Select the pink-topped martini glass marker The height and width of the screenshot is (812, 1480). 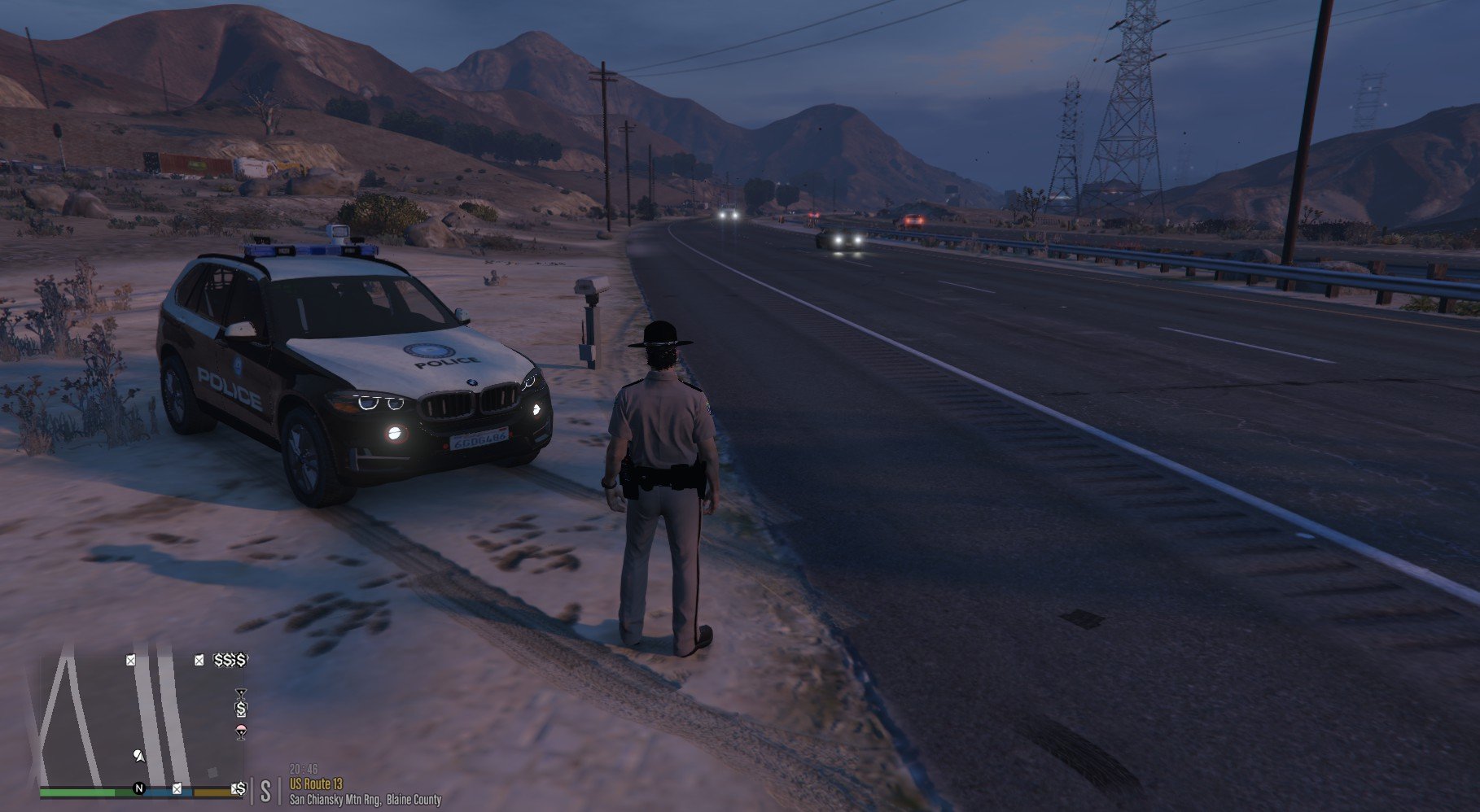click(241, 730)
